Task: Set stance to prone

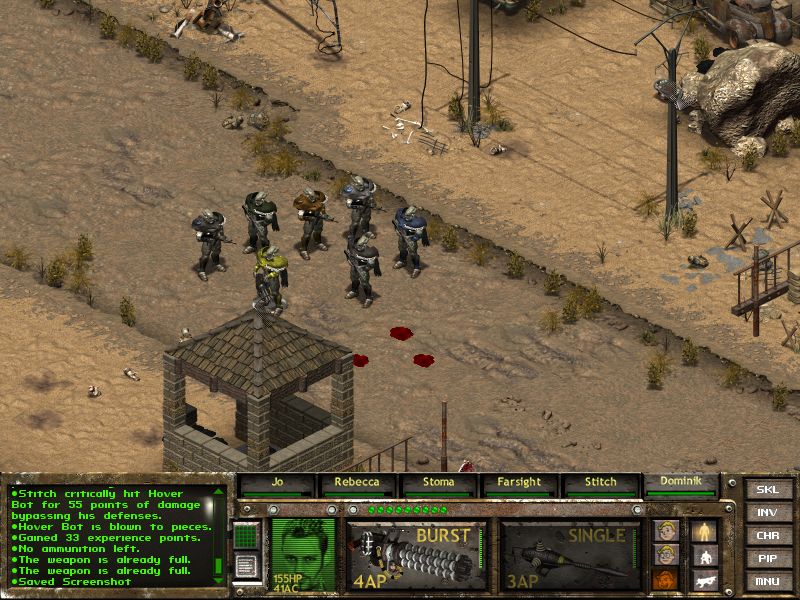Action: [705, 579]
